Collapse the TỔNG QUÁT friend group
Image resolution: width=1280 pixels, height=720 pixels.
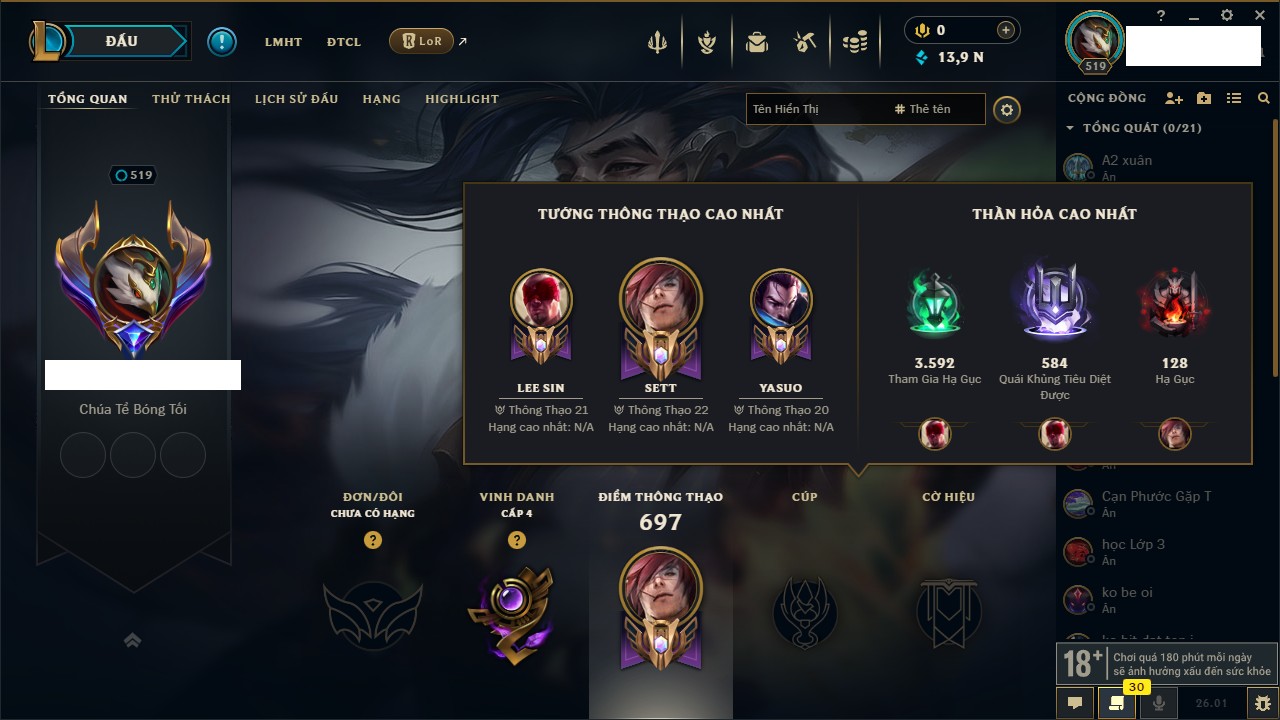1070,128
